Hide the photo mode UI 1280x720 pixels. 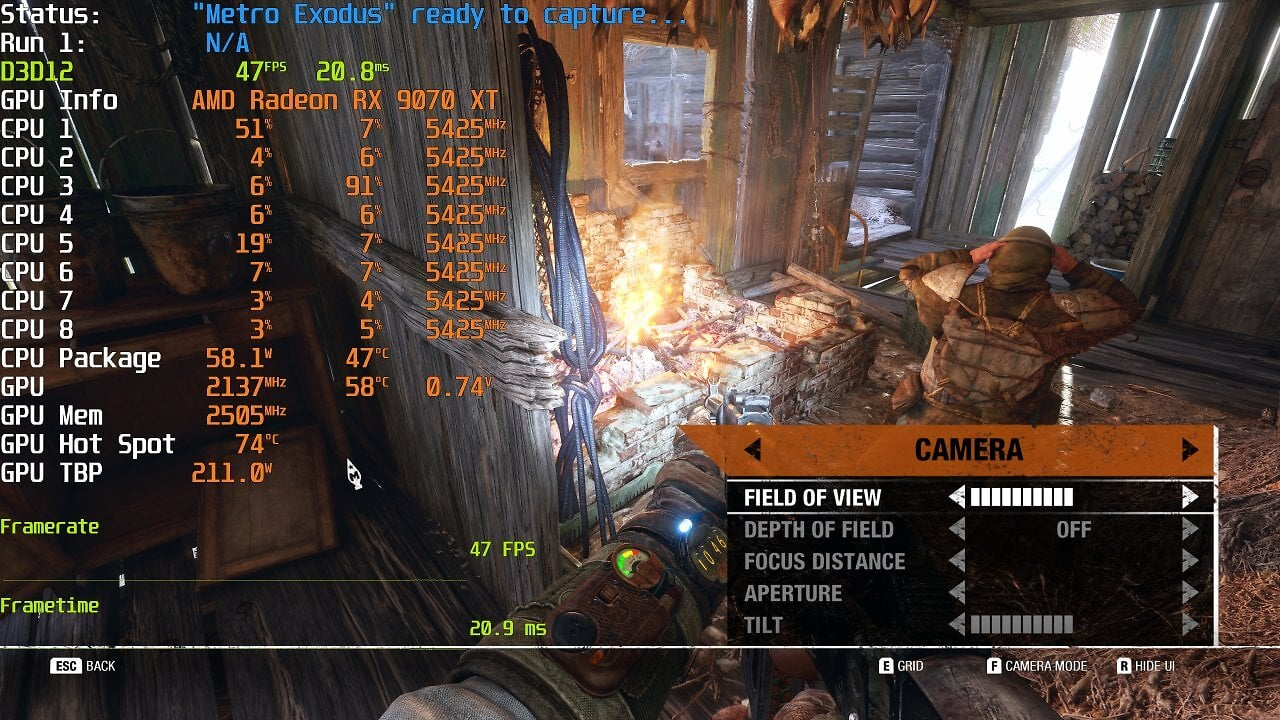[x=1146, y=666]
